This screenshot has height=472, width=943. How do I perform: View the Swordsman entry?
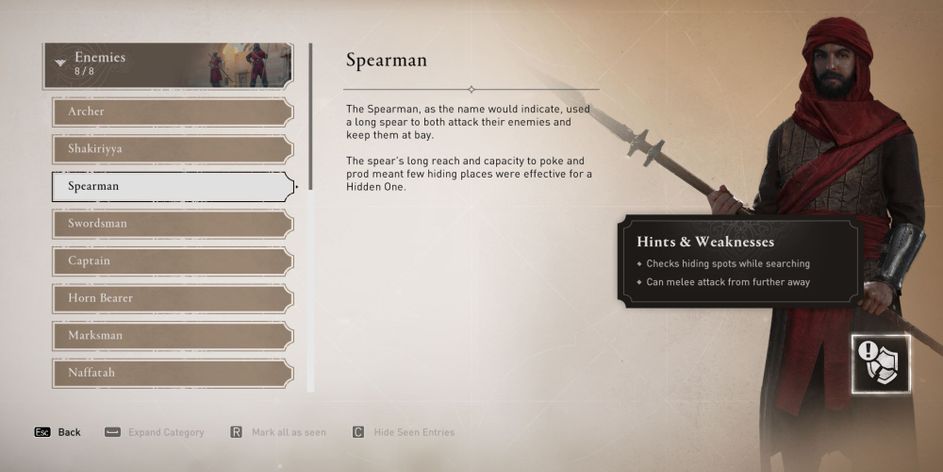point(172,223)
